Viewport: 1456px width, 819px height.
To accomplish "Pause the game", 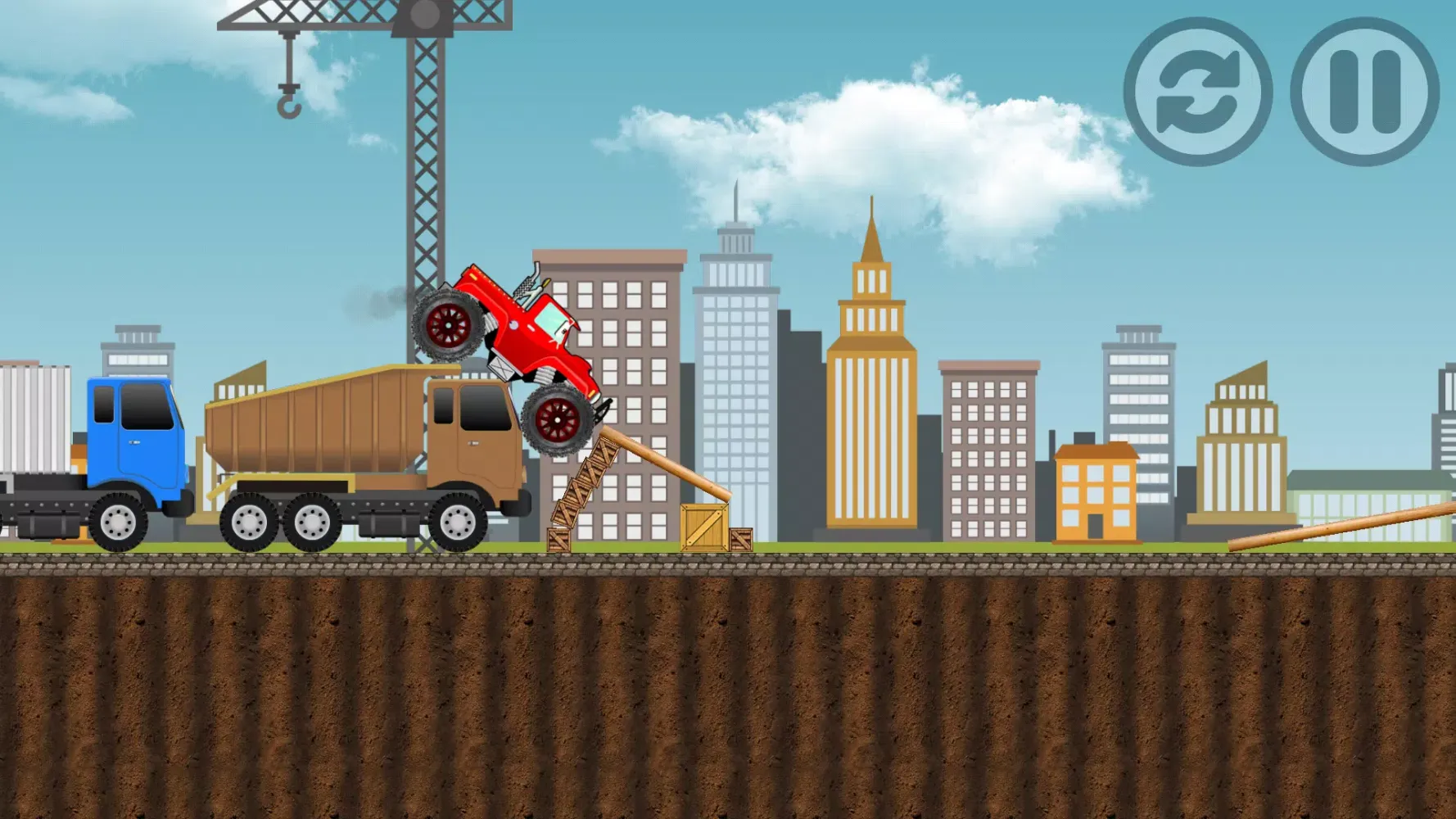I will [x=1364, y=92].
